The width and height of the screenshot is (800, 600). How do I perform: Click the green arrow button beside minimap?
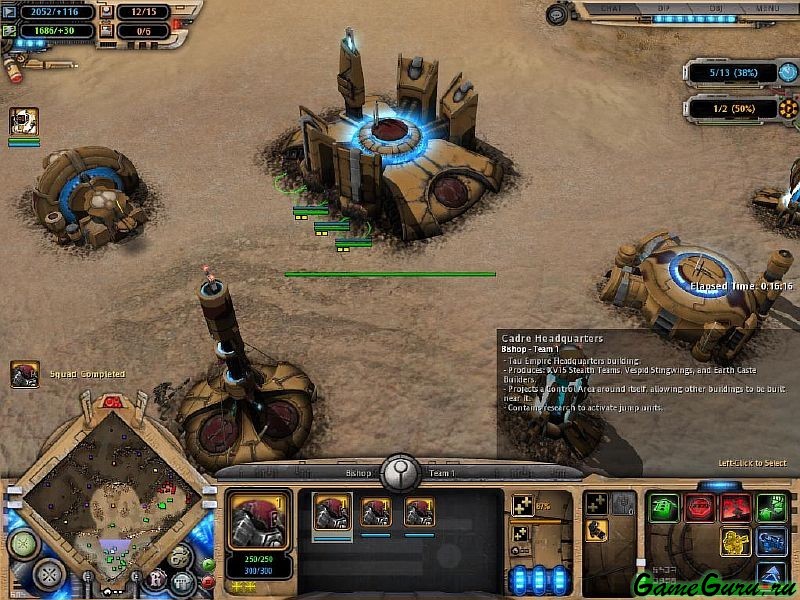(207, 564)
